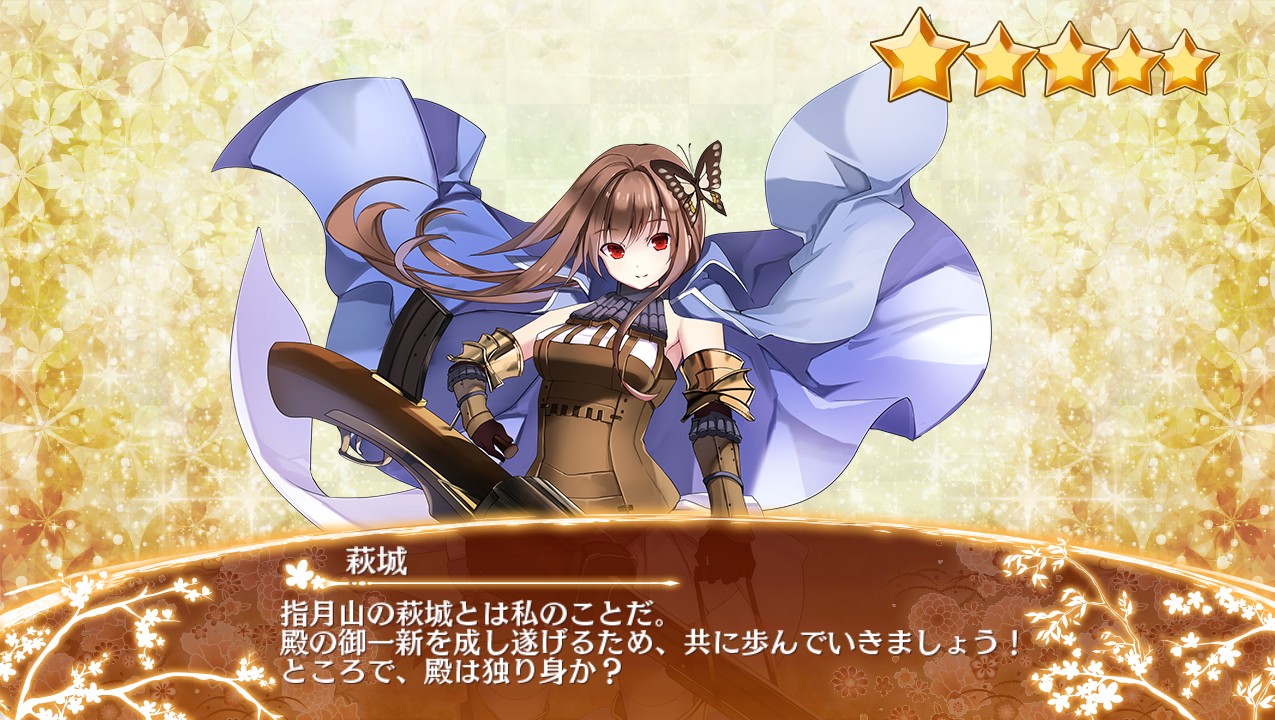
Task: Advance the 萩城 dialogue text box
Action: (x=640, y=638)
